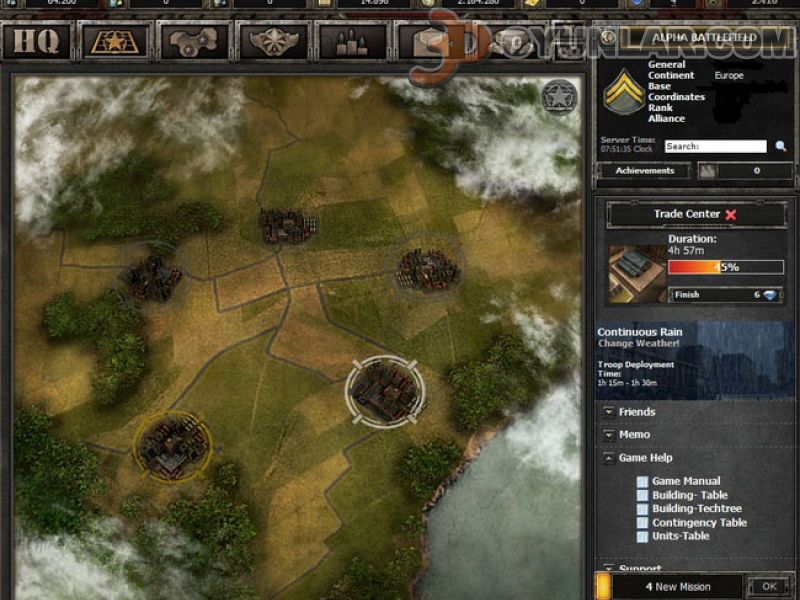The height and width of the screenshot is (600, 800).
Task: Finish construction instantly for 6 diamonds
Action: [x=726, y=295]
